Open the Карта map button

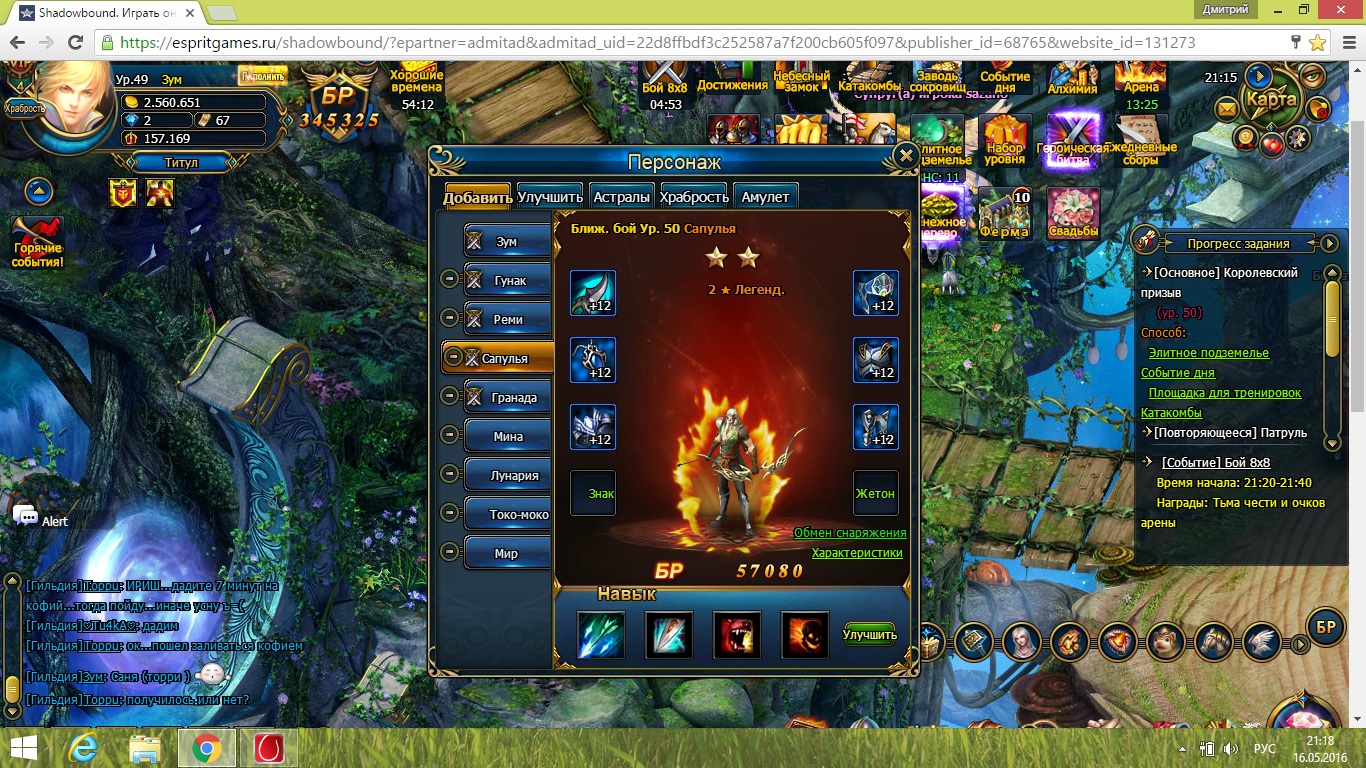1271,100
